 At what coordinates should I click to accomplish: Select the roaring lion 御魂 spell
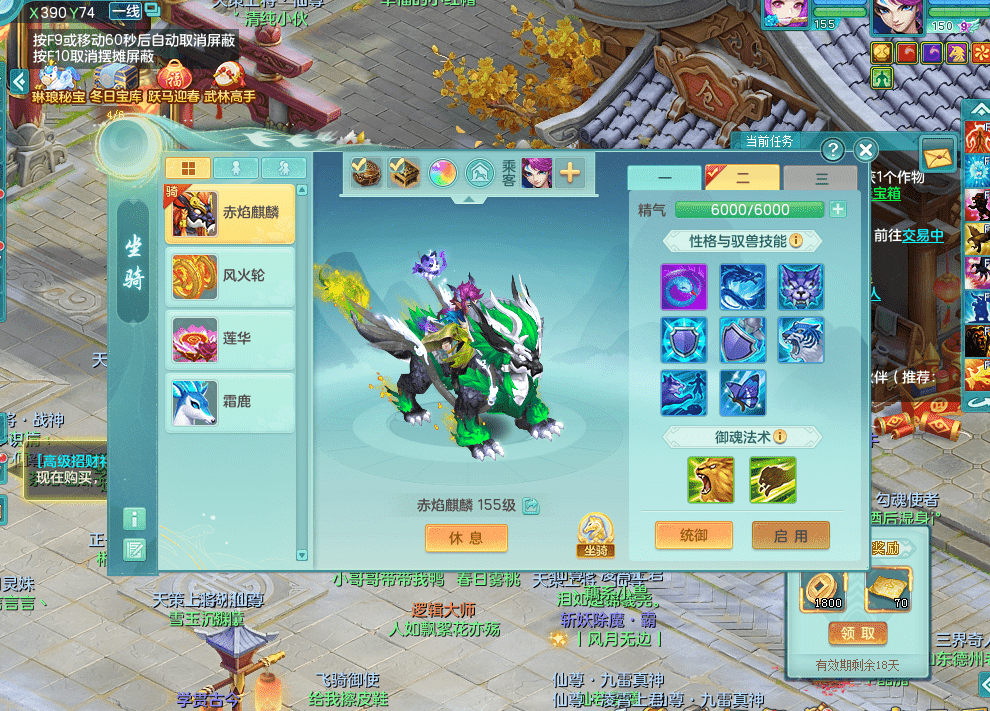coord(711,480)
